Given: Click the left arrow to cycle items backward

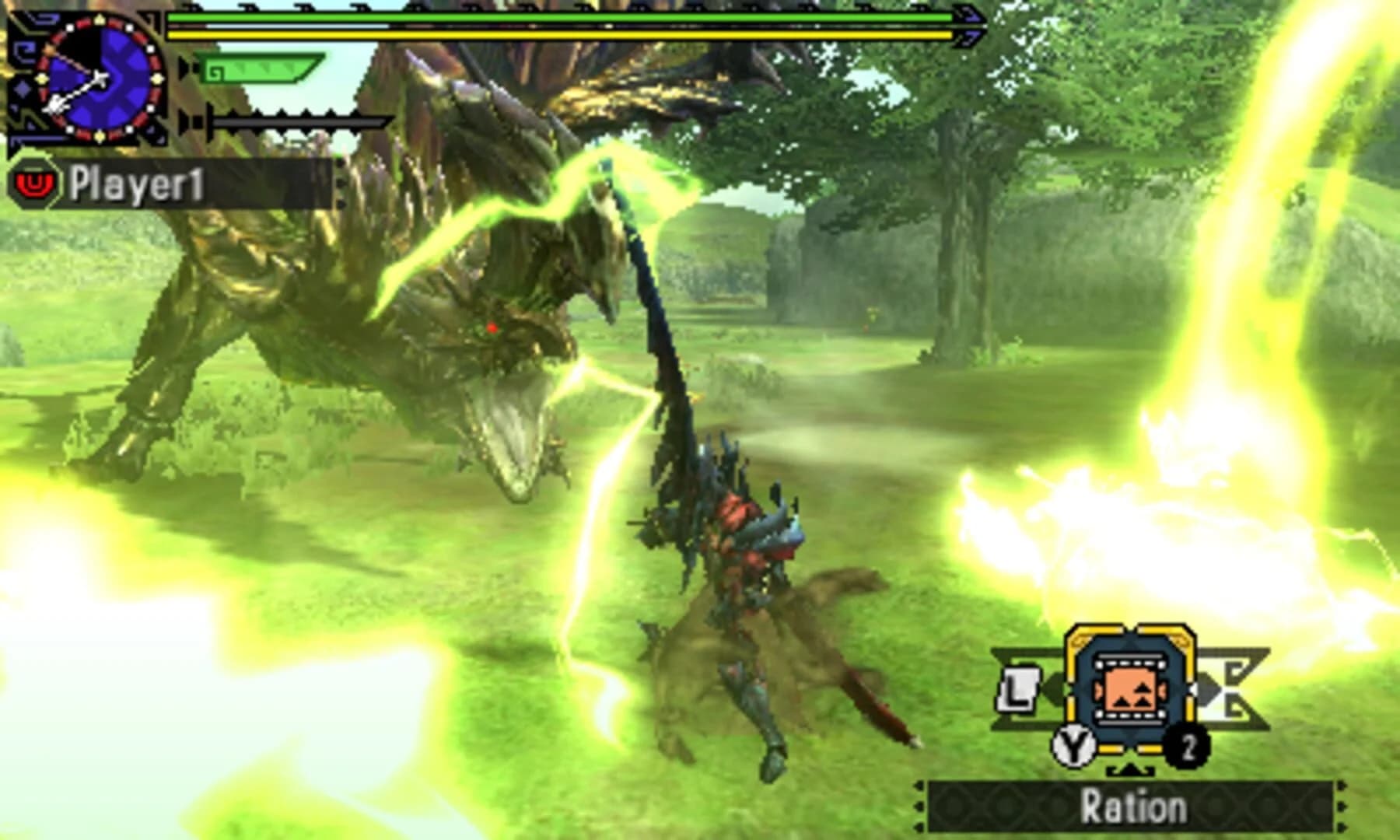Looking at the screenshot, I should [1055, 690].
